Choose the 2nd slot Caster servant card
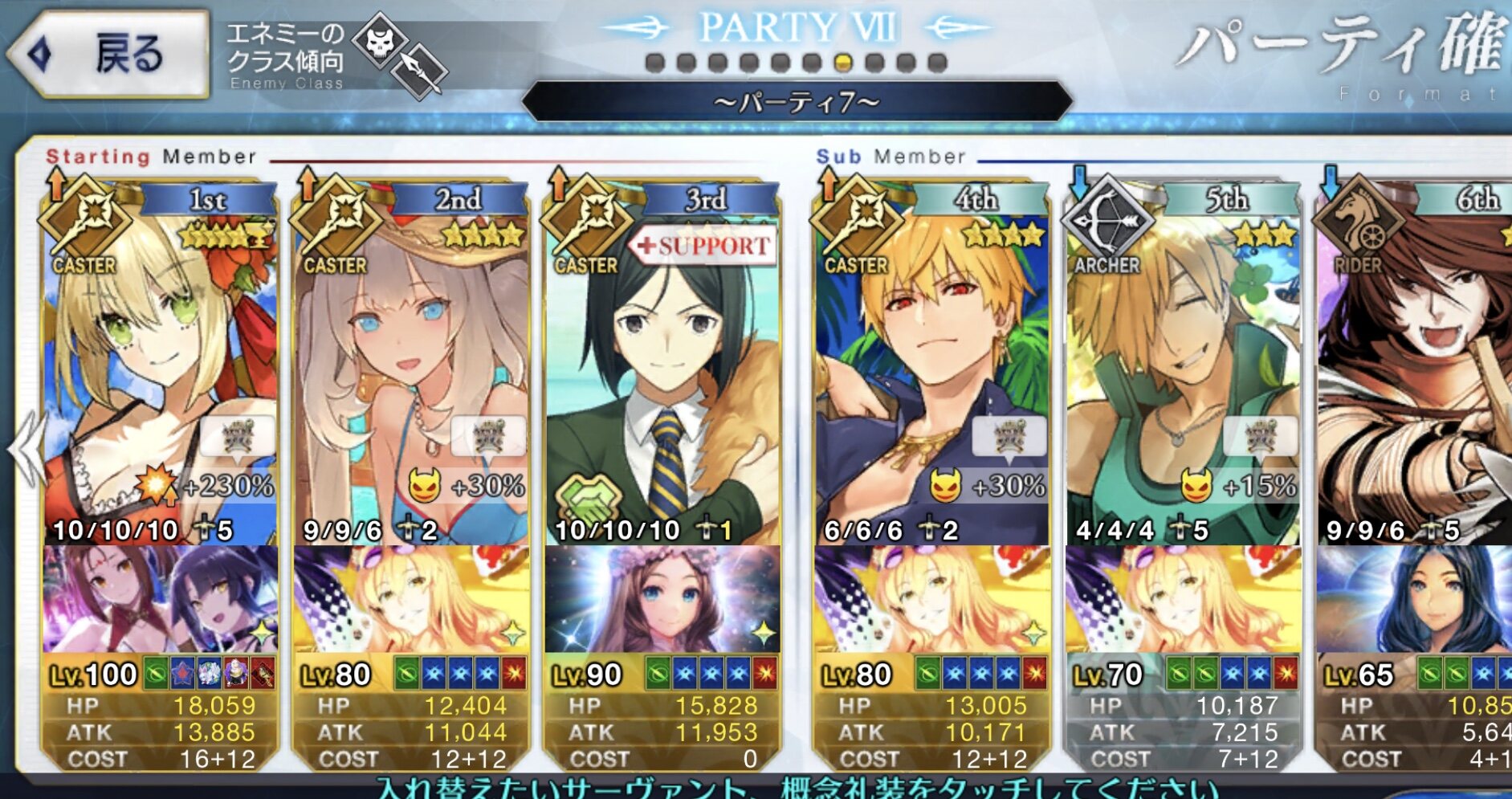The image size is (1512, 799). click(x=411, y=361)
